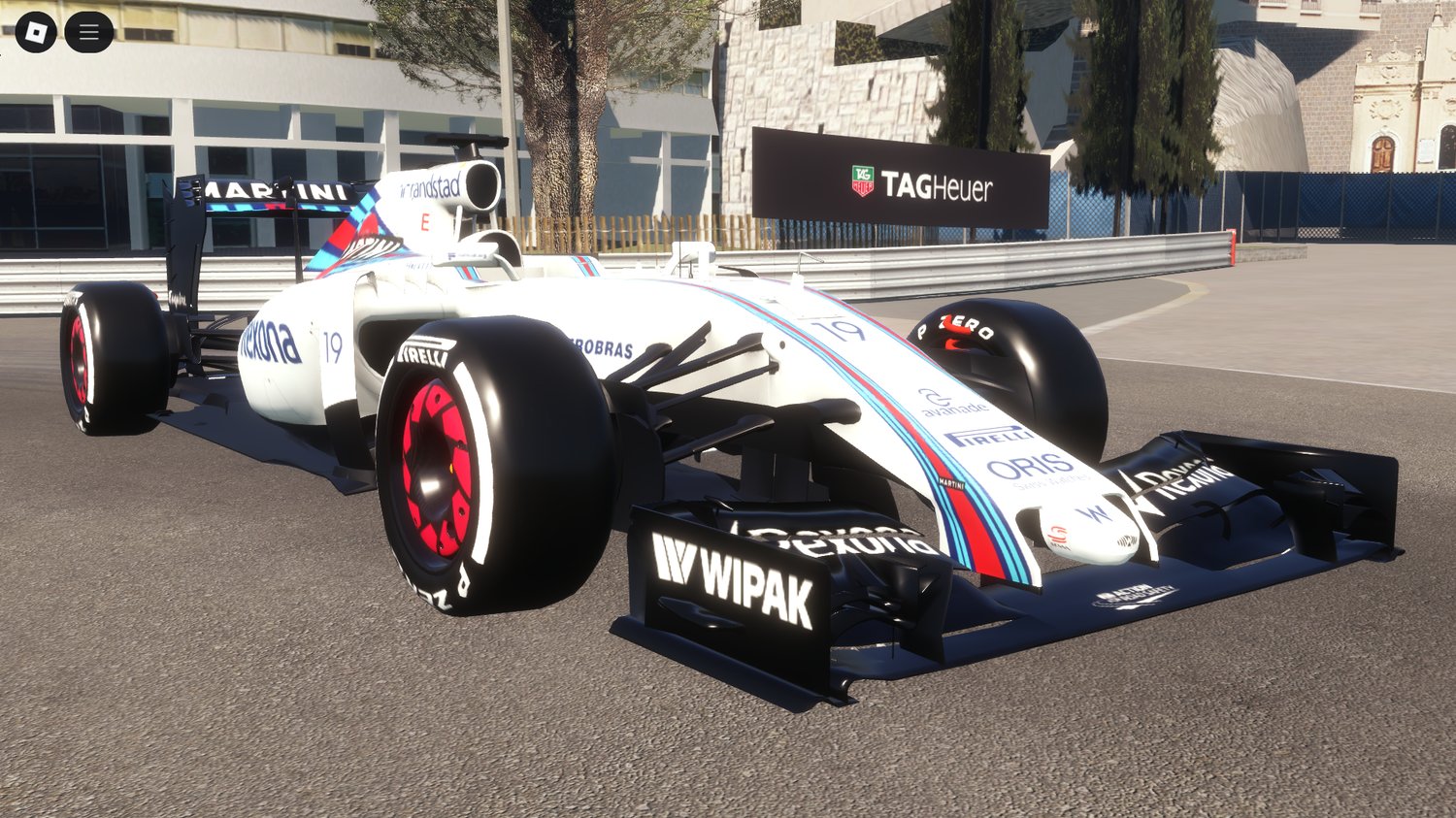Viewport: 1456px width, 818px height.
Task: Click the Pirelli logo above the front wheel
Action: 425,349
